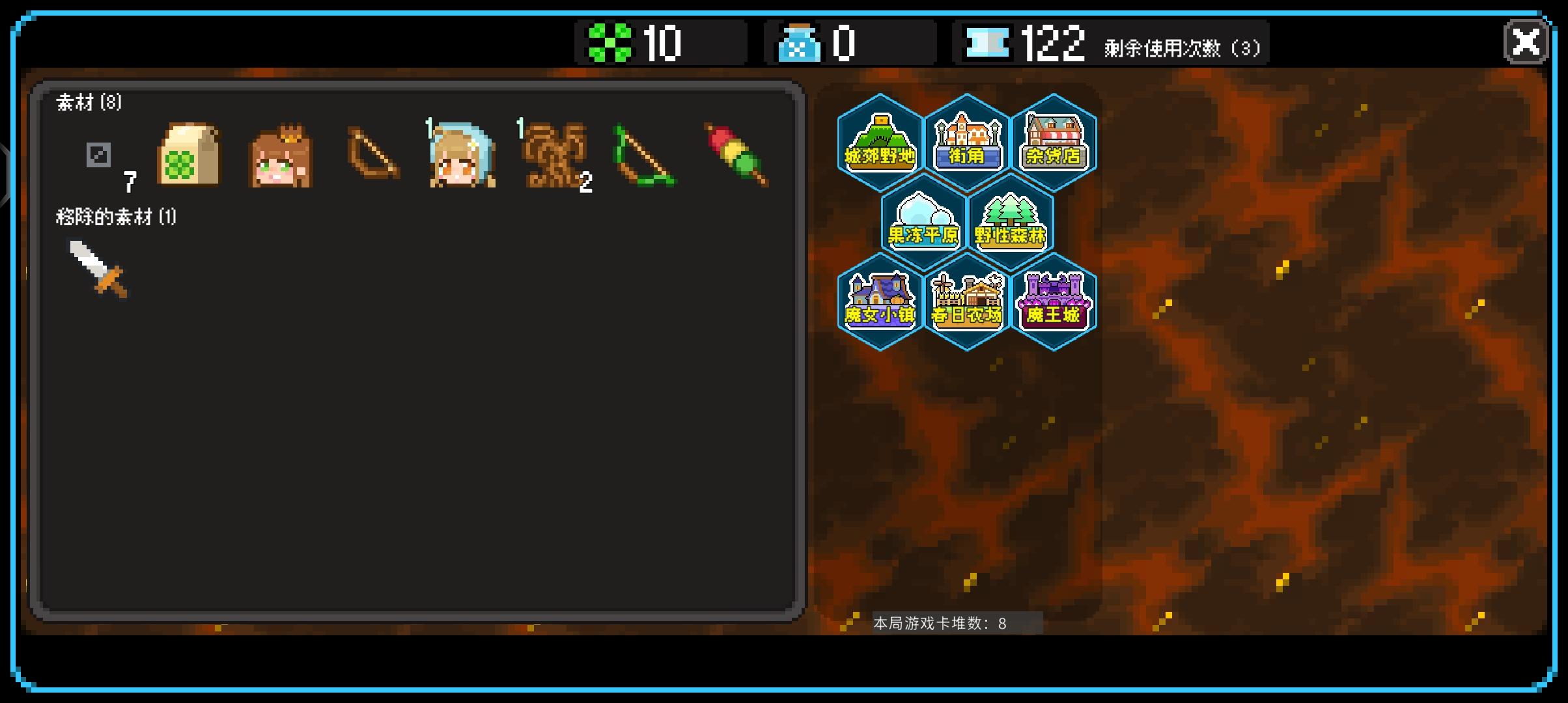The height and width of the screenshot is (703, 1568).
Task: Click the 魔女小镇 witch town hex
Action: [x=878, y=299]
